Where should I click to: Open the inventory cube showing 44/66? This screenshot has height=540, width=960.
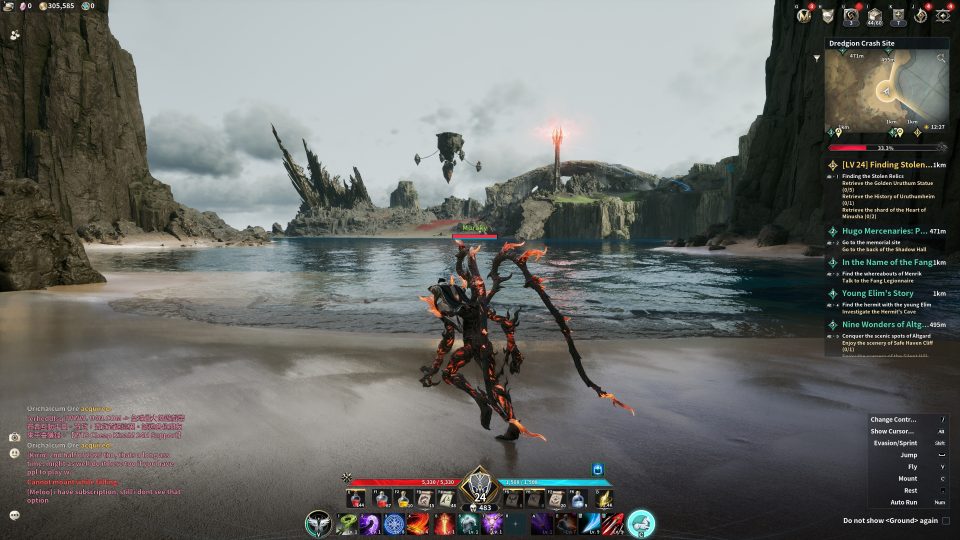874,16
